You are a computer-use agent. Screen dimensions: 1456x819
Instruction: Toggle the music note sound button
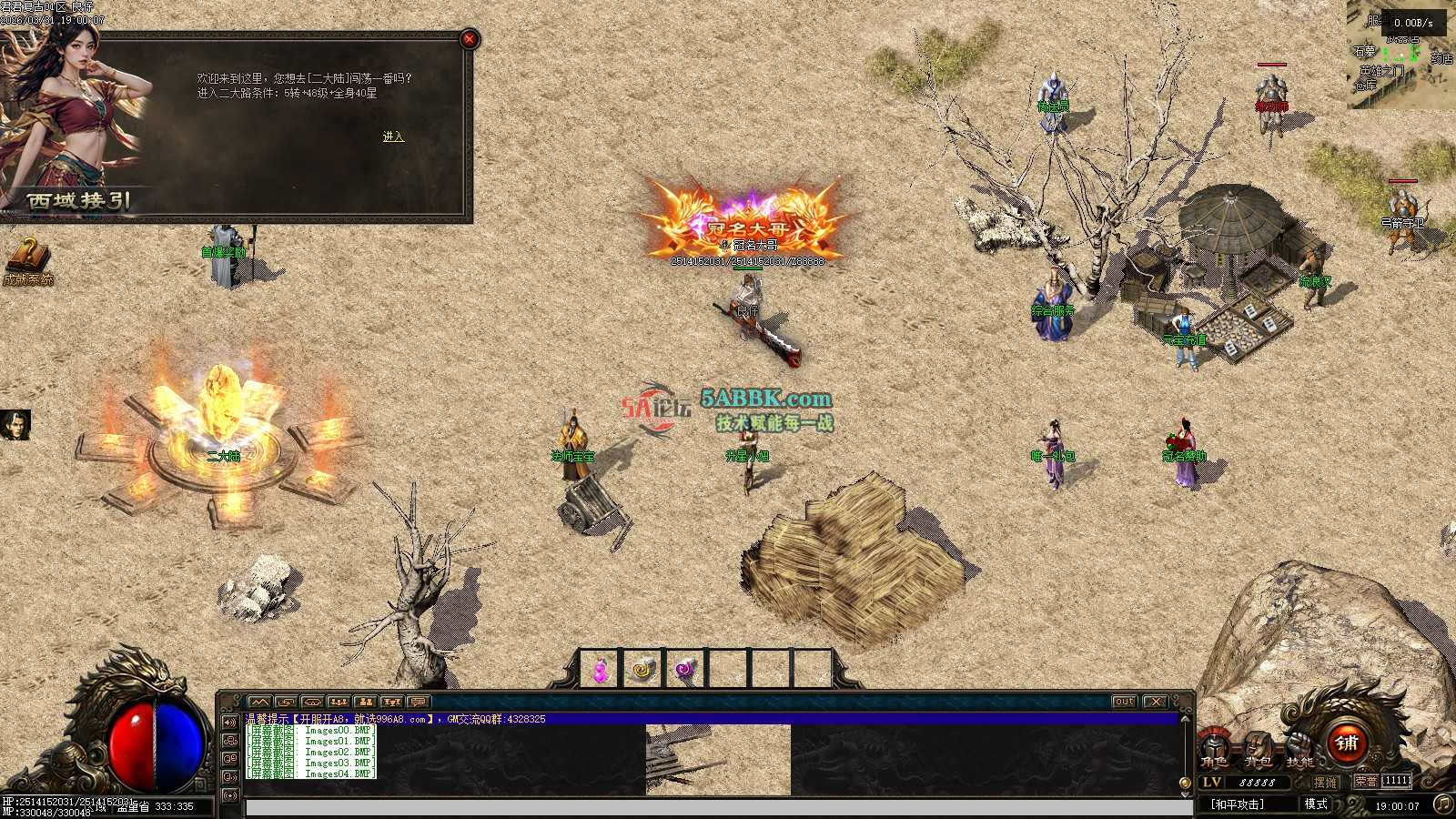coord(1442,804)
